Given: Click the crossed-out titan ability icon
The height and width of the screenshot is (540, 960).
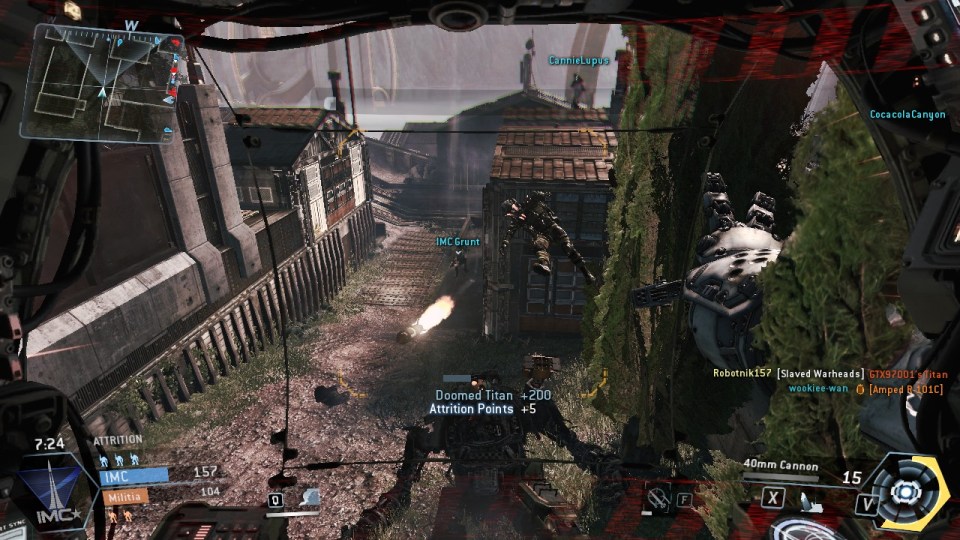Looking at the screenshot, I should [x=658, y=496].
